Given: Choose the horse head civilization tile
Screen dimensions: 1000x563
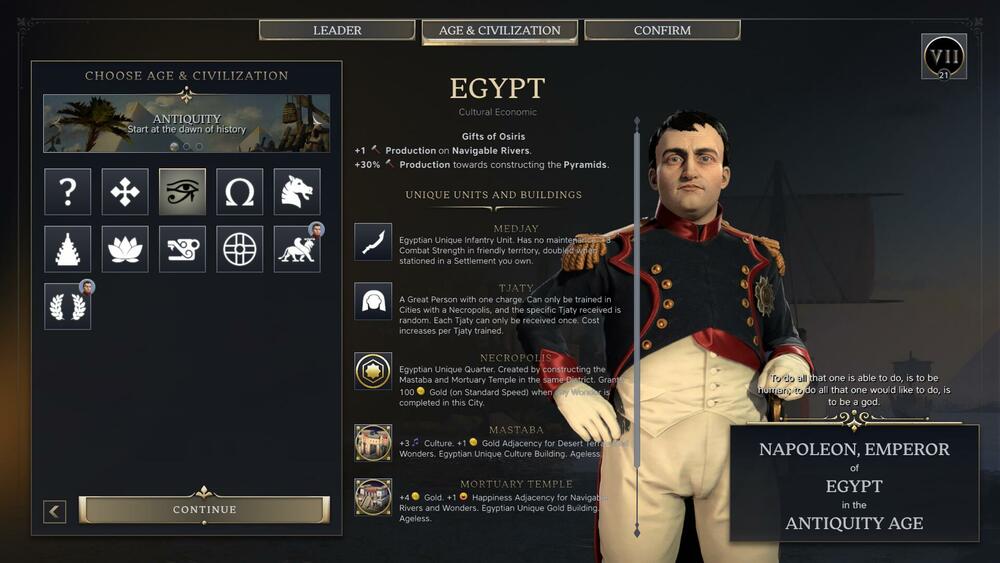Looking at the screenshot, I should click(x=297, y=192).
